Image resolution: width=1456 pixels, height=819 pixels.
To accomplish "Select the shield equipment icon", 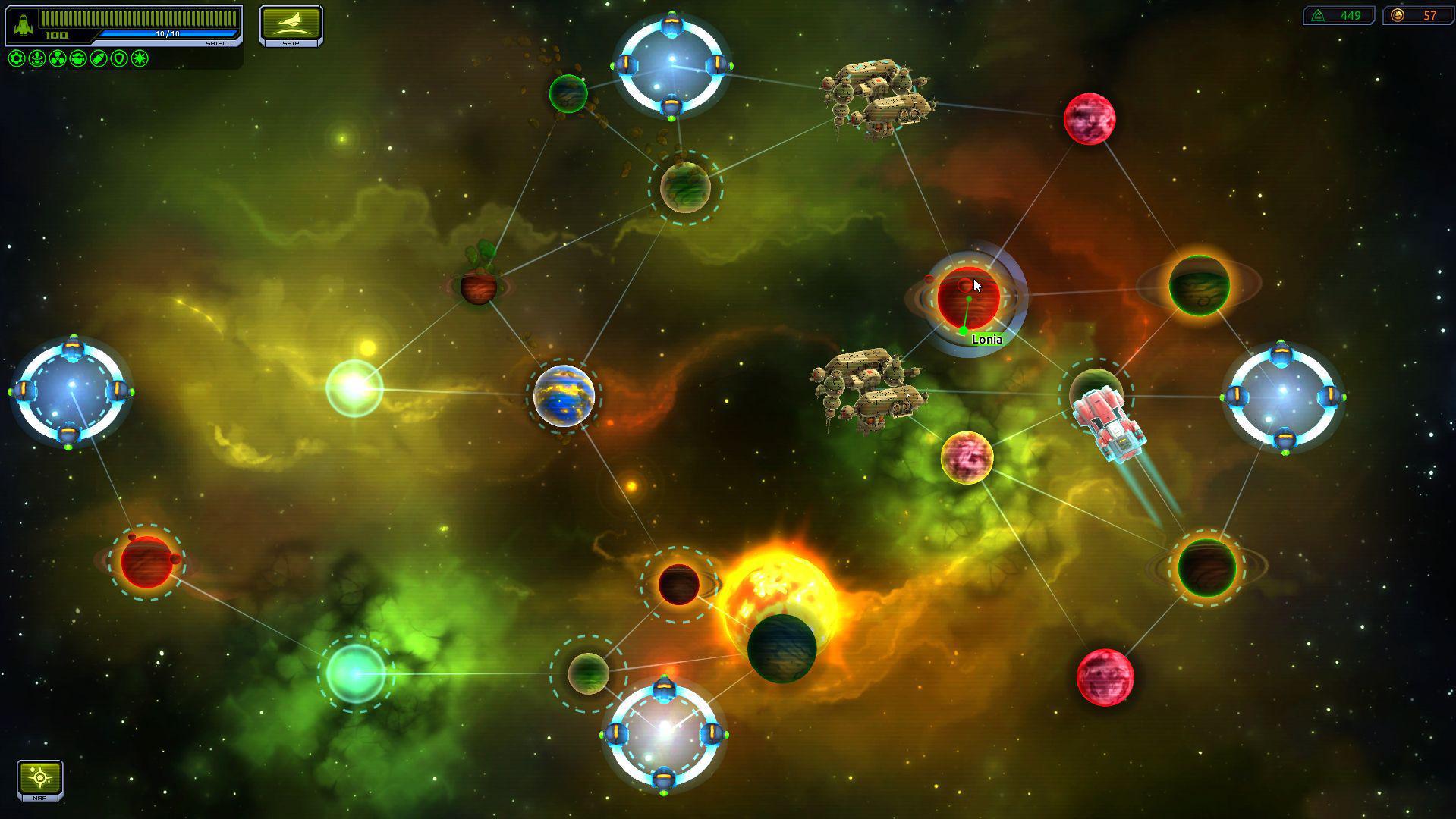I will pos(118,58).
